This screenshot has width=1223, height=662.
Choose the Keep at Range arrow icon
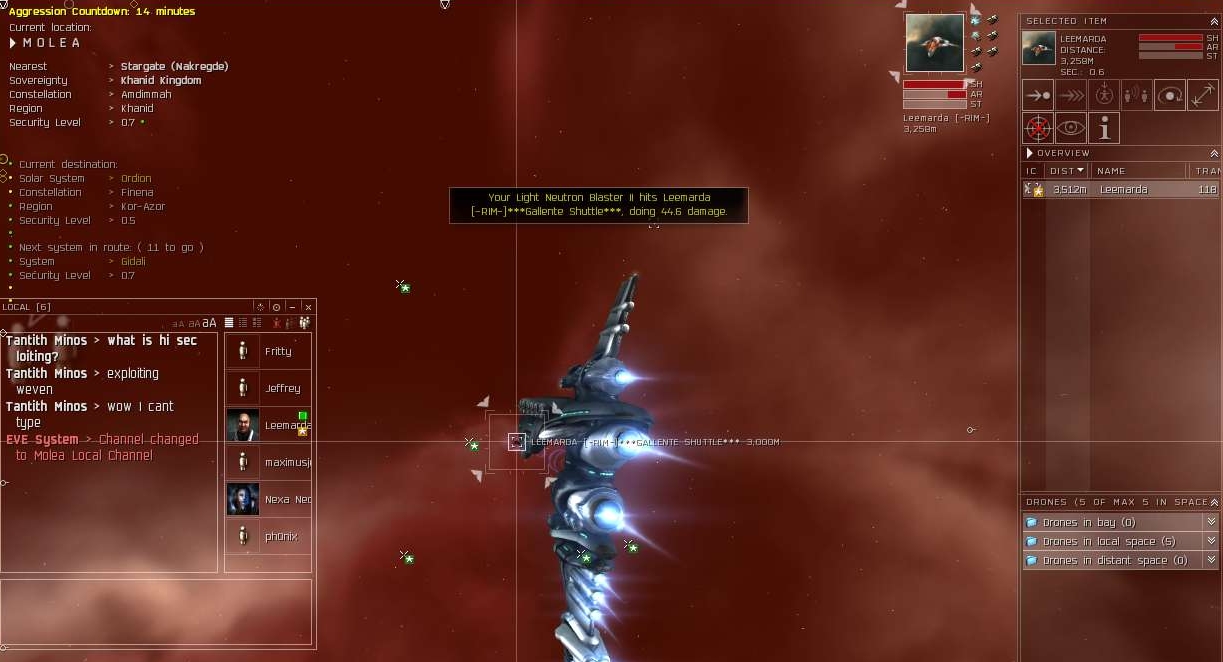[x=1203, y=95]
